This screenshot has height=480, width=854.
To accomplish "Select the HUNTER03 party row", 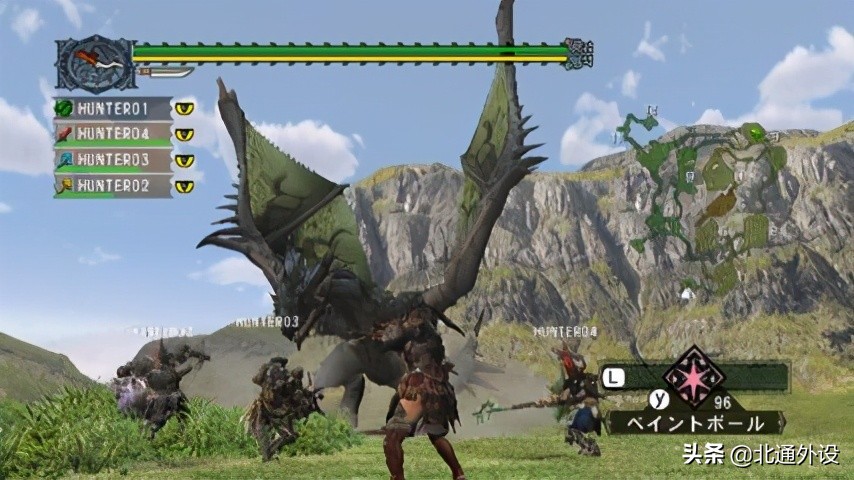I will click(112, 159).
